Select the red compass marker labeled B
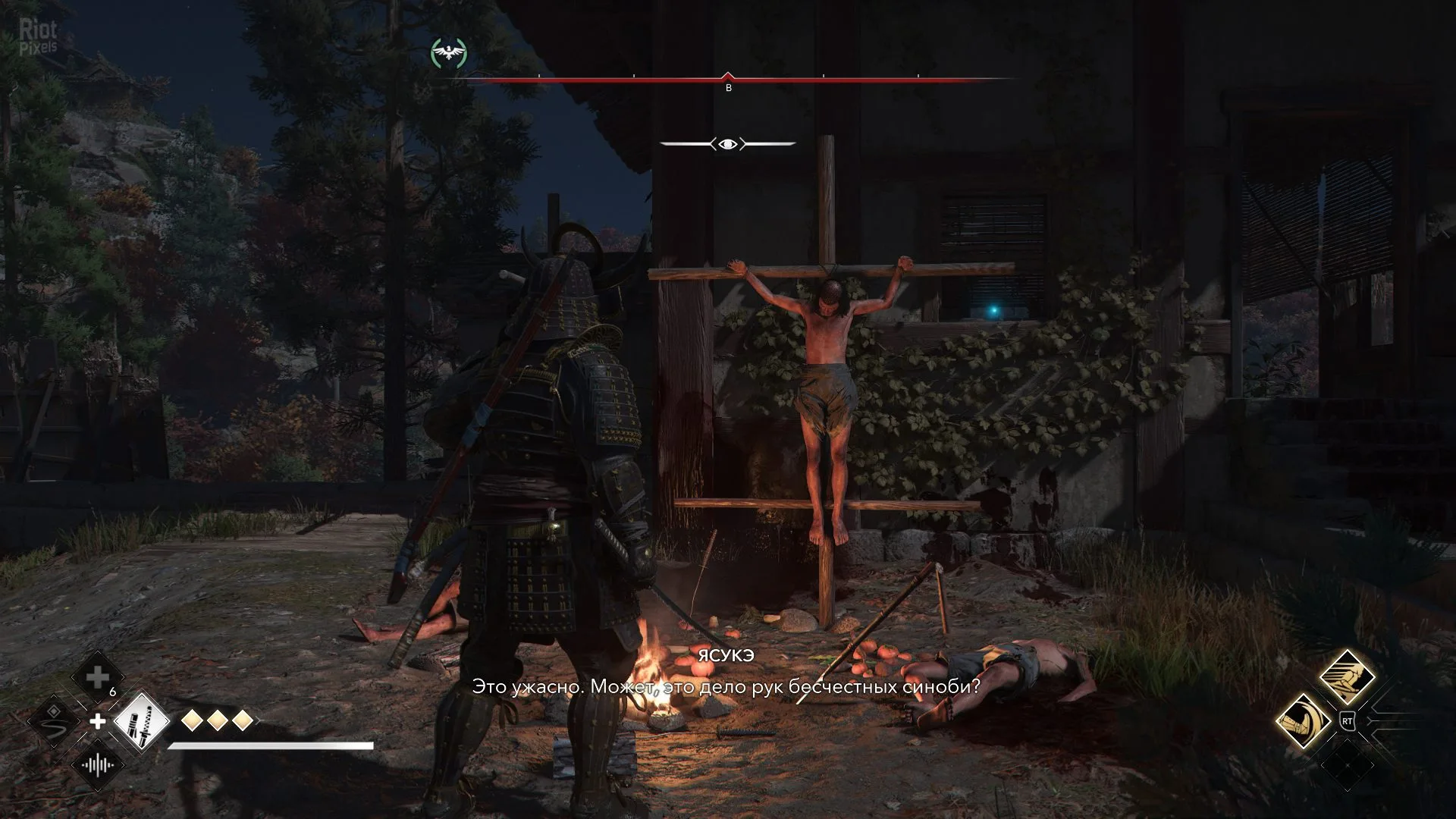This screenshot has height=819, width=1456. (728, 79)
